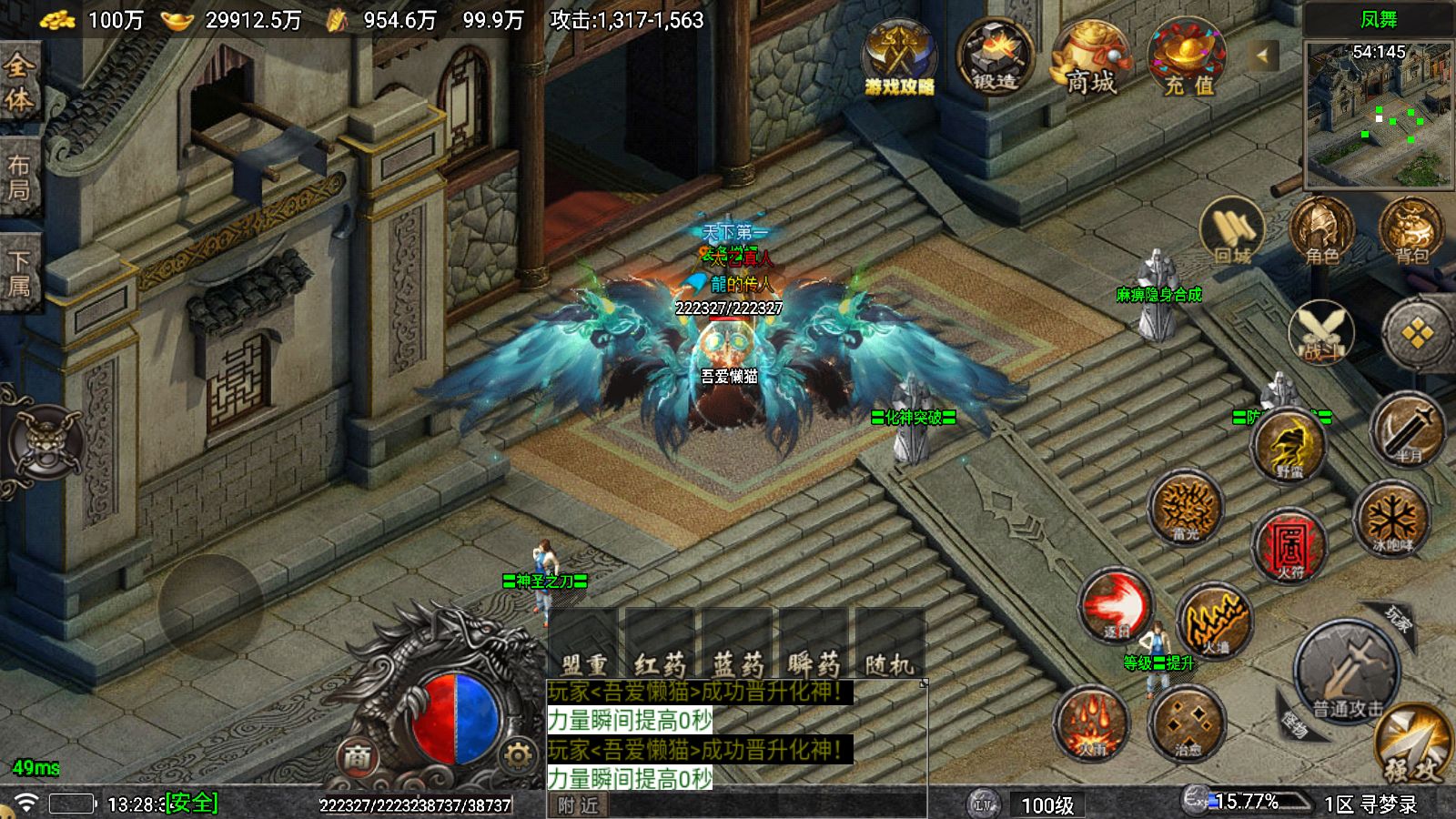The image size is (1456, 819).
Task: Open the 商城 shop
Action: coord(1090,58)
